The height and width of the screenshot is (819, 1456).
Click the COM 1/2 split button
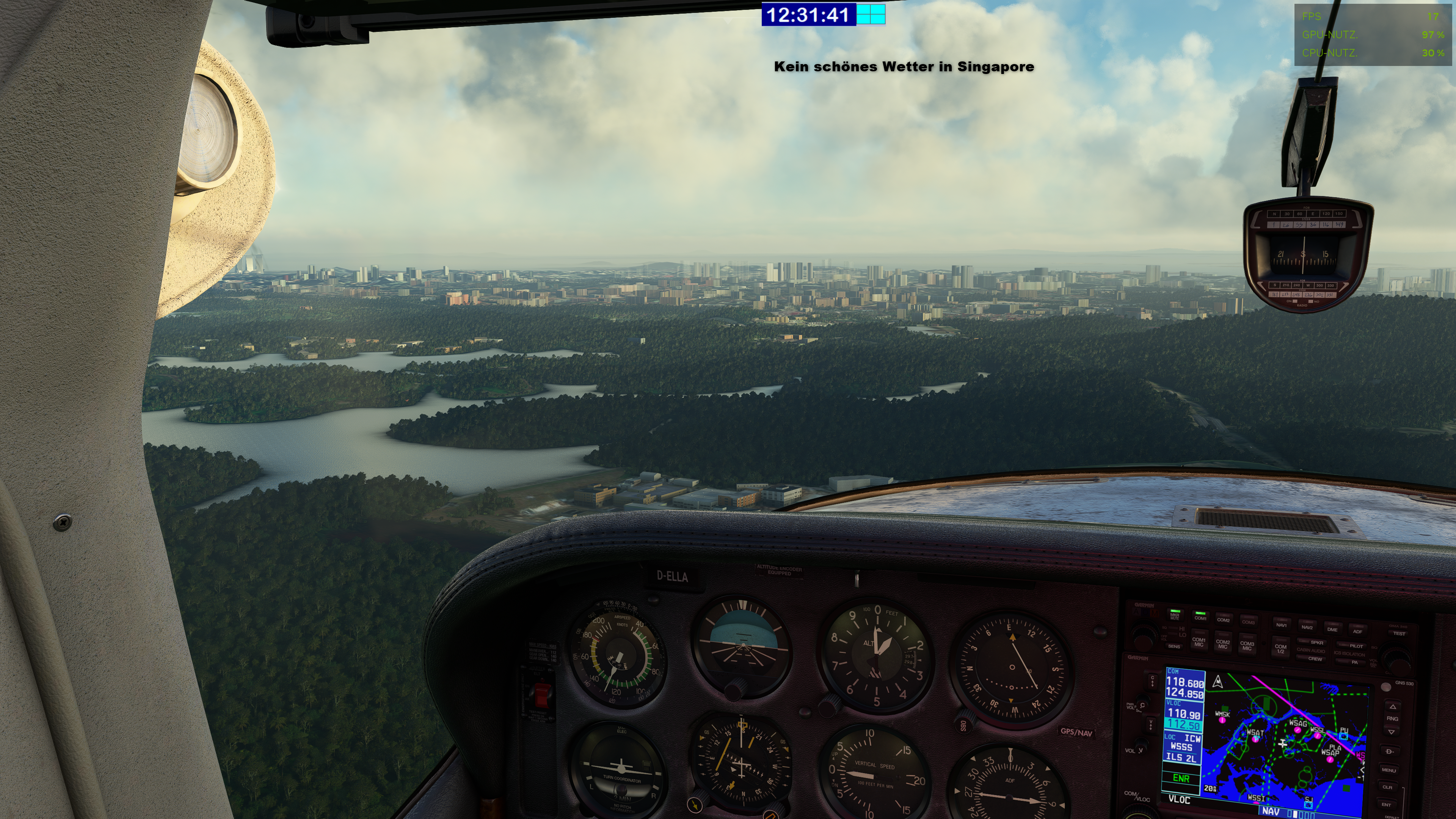point(1280,648)
